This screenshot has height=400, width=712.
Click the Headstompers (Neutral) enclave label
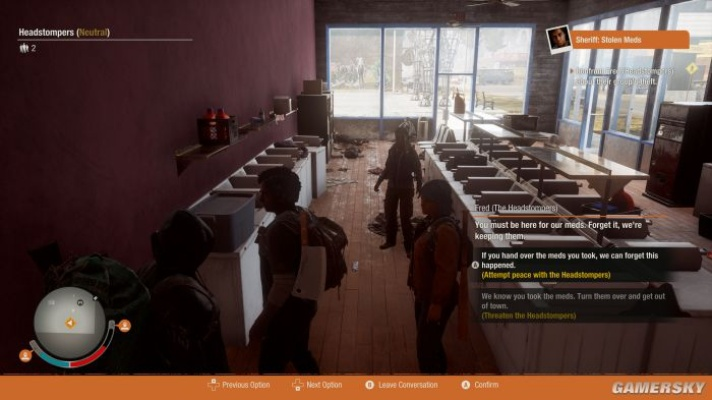click(x=64, y=32)
